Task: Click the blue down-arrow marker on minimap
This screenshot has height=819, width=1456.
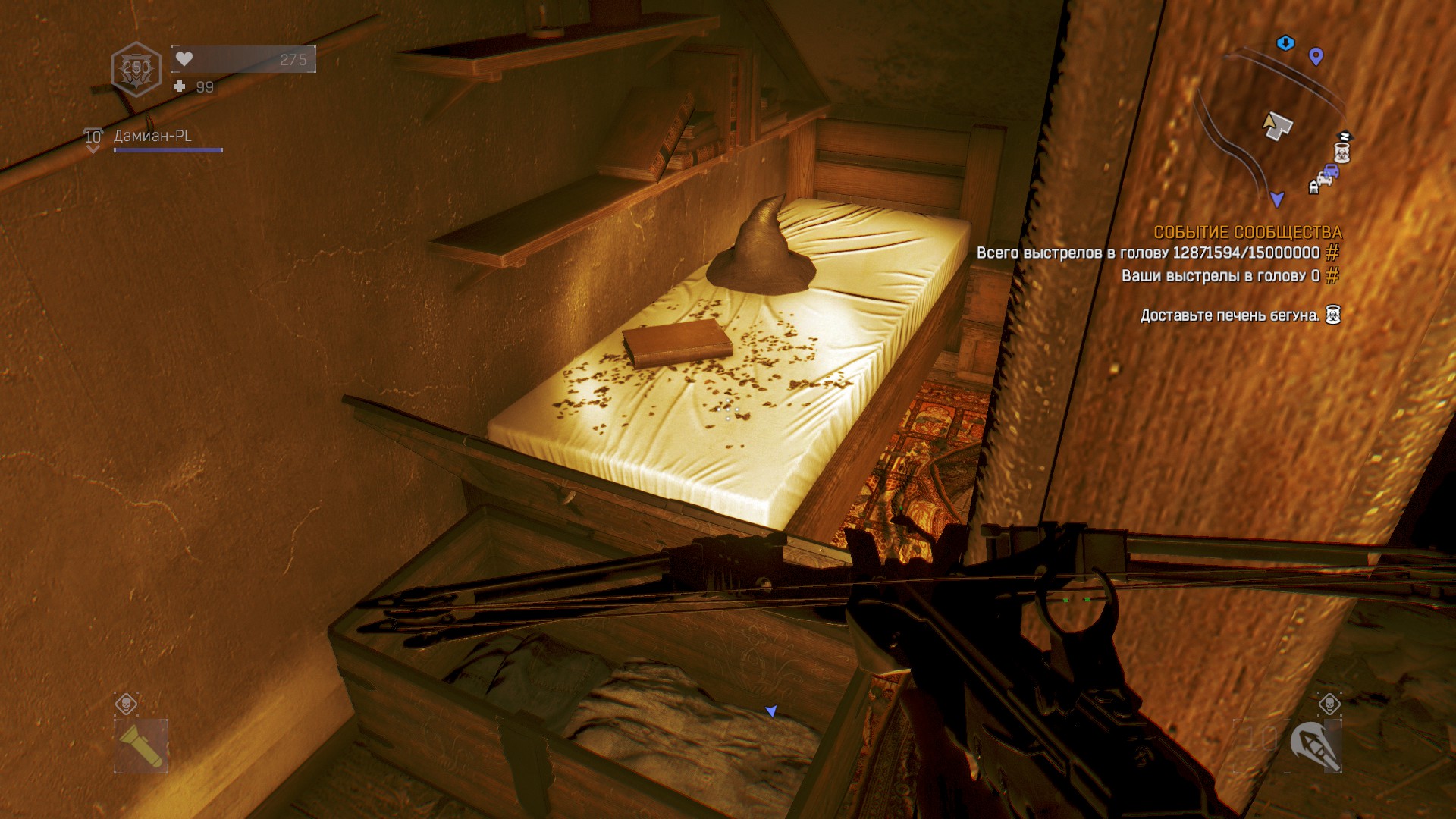Action: 1285,43
